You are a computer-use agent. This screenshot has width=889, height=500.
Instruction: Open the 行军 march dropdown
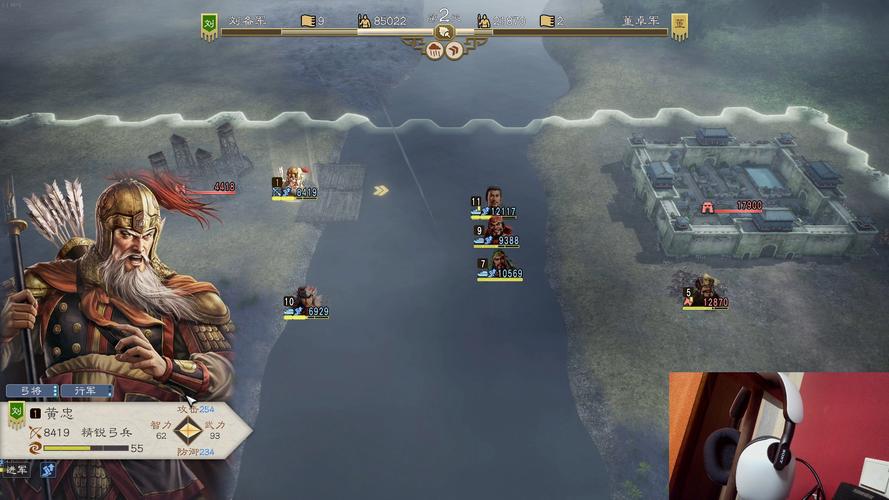tap(86, 391)
